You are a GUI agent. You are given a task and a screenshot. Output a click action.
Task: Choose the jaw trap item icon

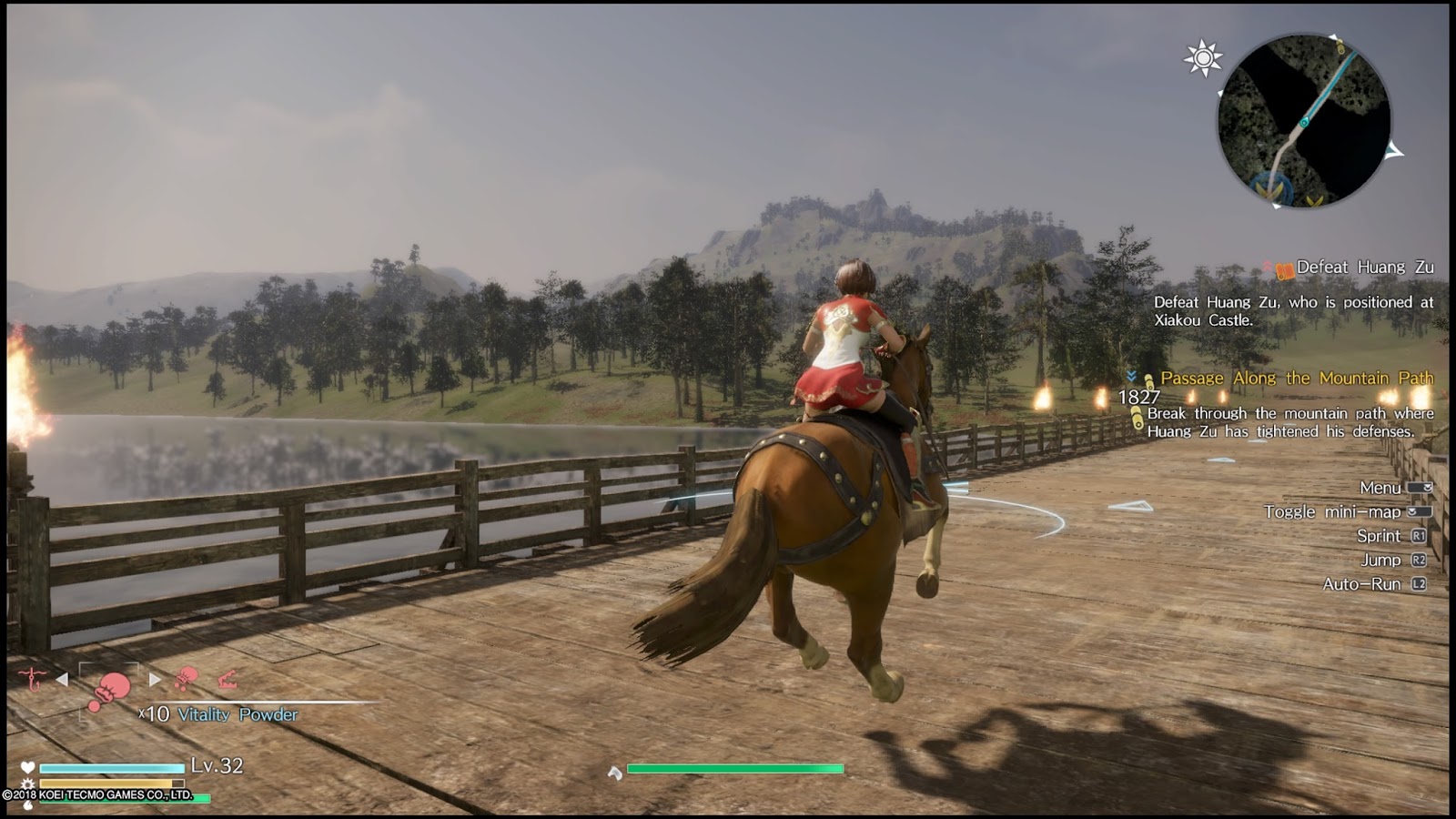click(x=227, y=679)
